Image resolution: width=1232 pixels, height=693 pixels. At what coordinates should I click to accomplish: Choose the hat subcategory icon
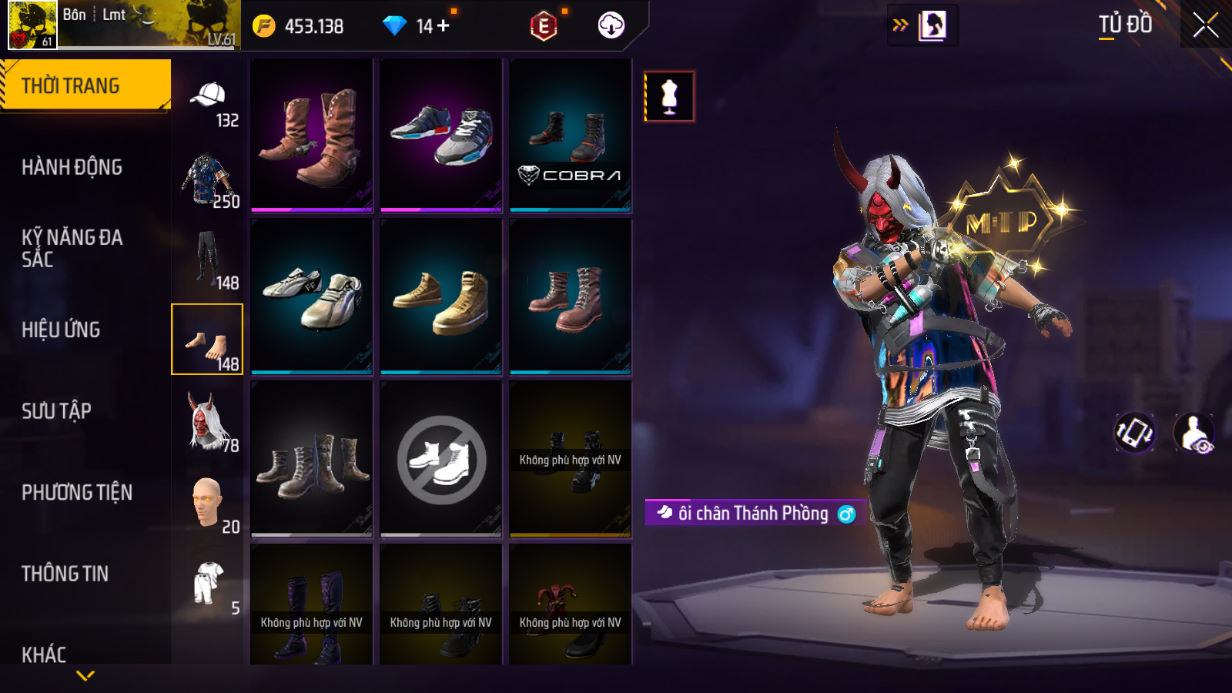click(x=207, y=100)
